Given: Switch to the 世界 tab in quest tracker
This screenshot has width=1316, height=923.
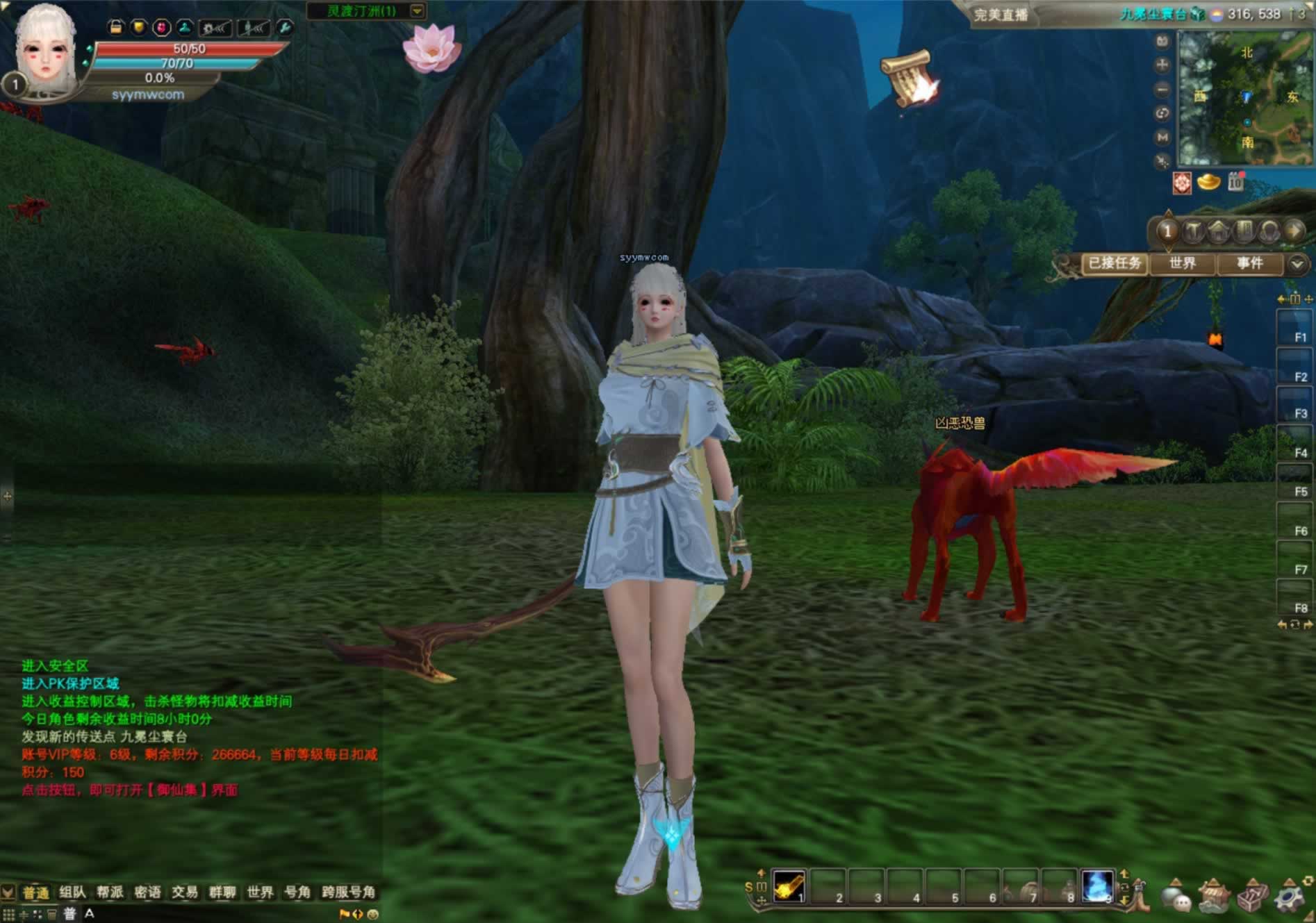Looking at the screenshot, I should 1182,263.
